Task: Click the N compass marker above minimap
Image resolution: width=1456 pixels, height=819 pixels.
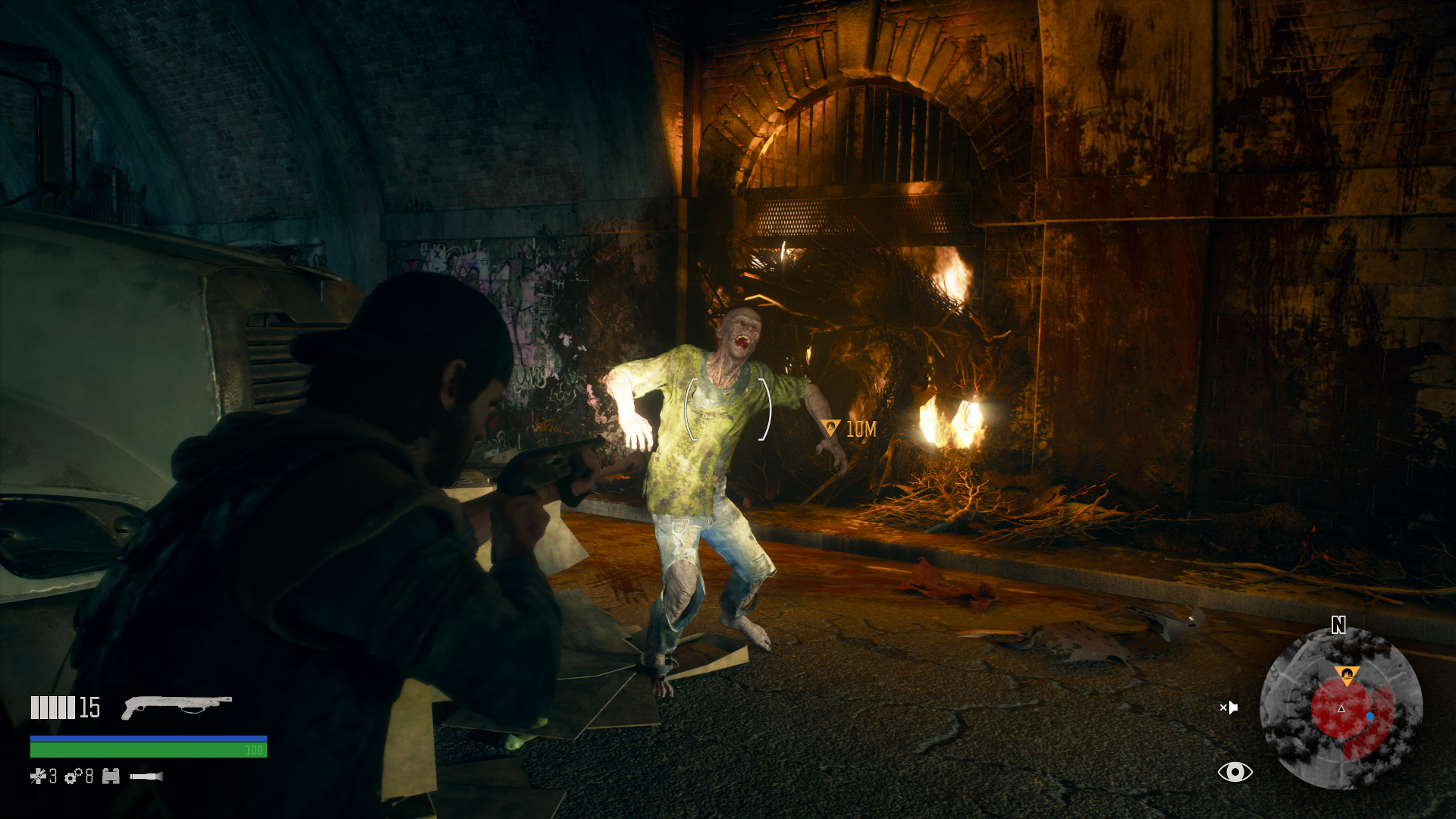Action: (1338, 625)
